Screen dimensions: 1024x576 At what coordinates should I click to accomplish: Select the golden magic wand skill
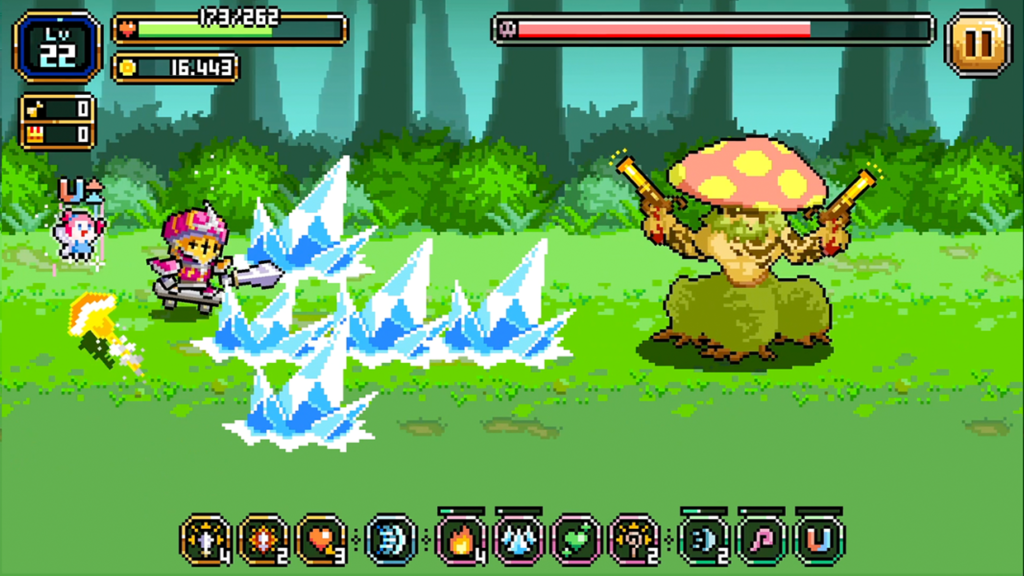click(x=634, y=540)
